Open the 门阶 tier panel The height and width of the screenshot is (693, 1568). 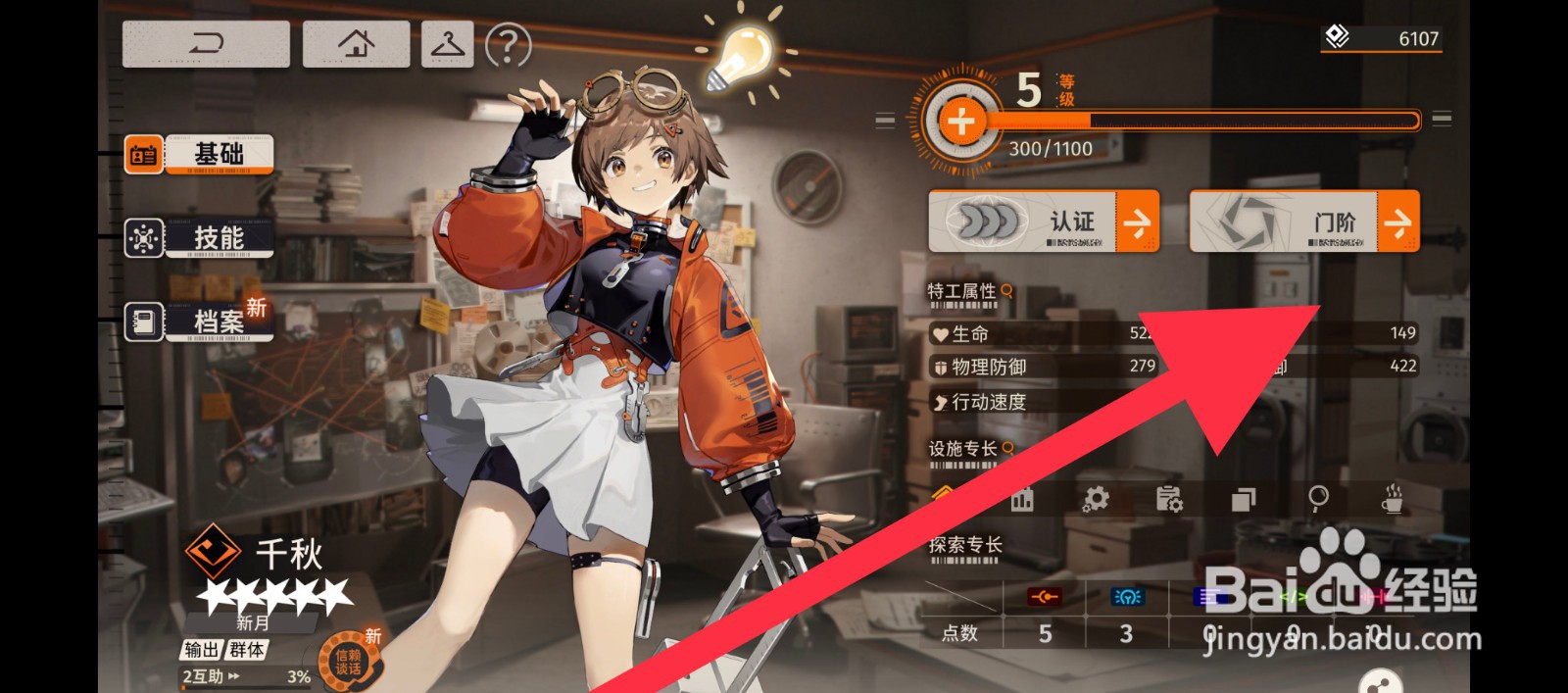(x=1304, y=222)
